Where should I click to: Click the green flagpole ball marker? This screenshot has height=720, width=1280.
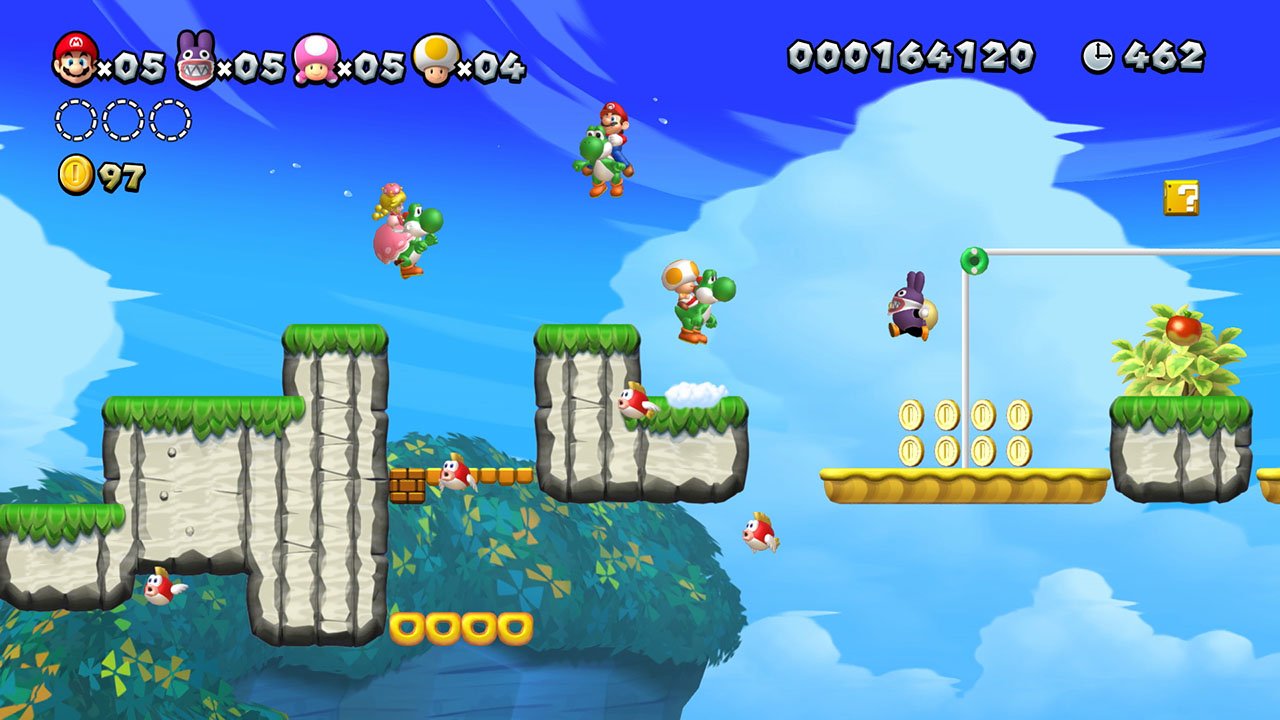click(x=974, y=261)
